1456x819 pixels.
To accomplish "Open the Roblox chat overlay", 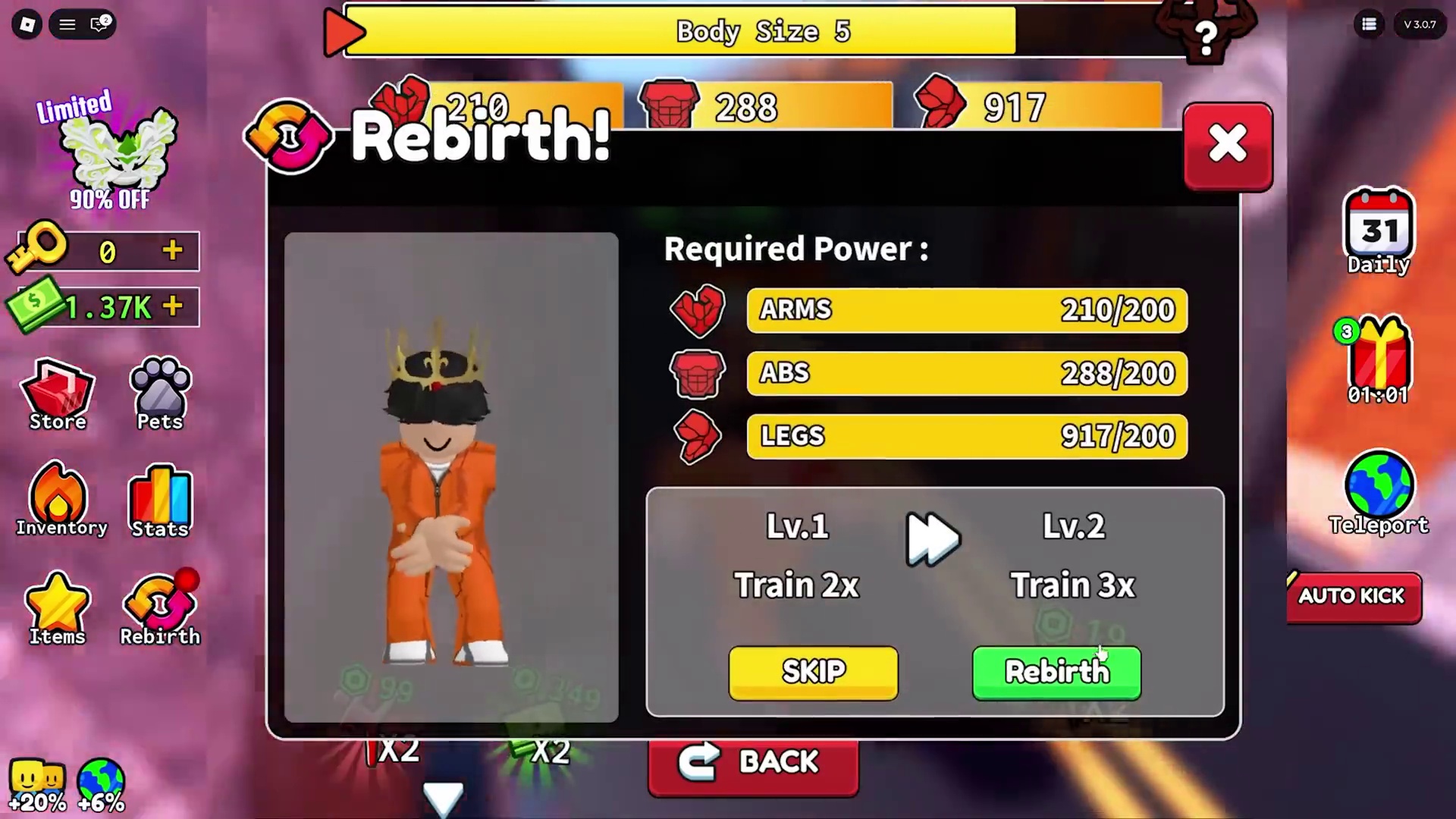I will pyautogui.click(x=100, y=24).
